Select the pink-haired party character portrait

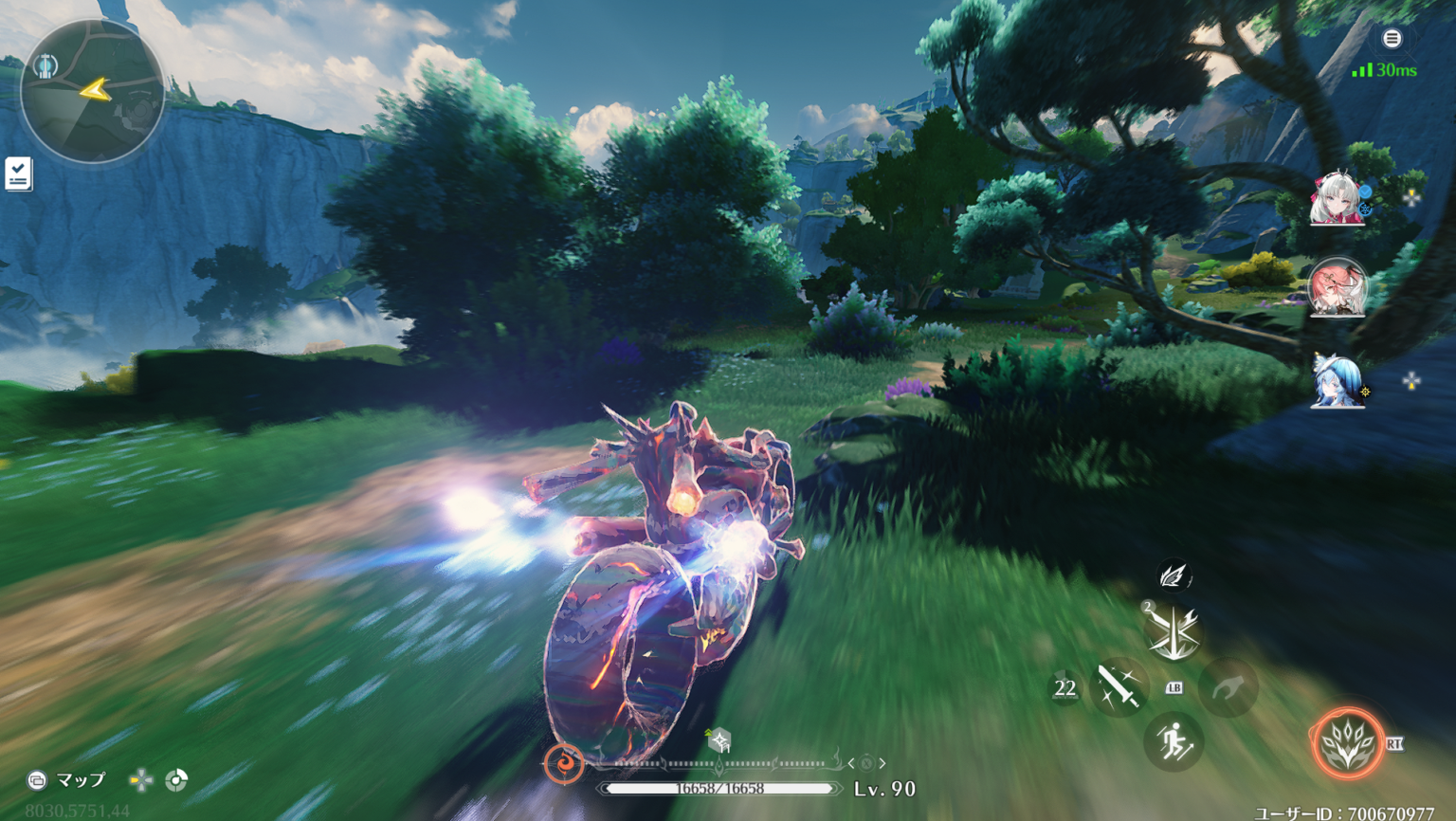click(1337, 287)
